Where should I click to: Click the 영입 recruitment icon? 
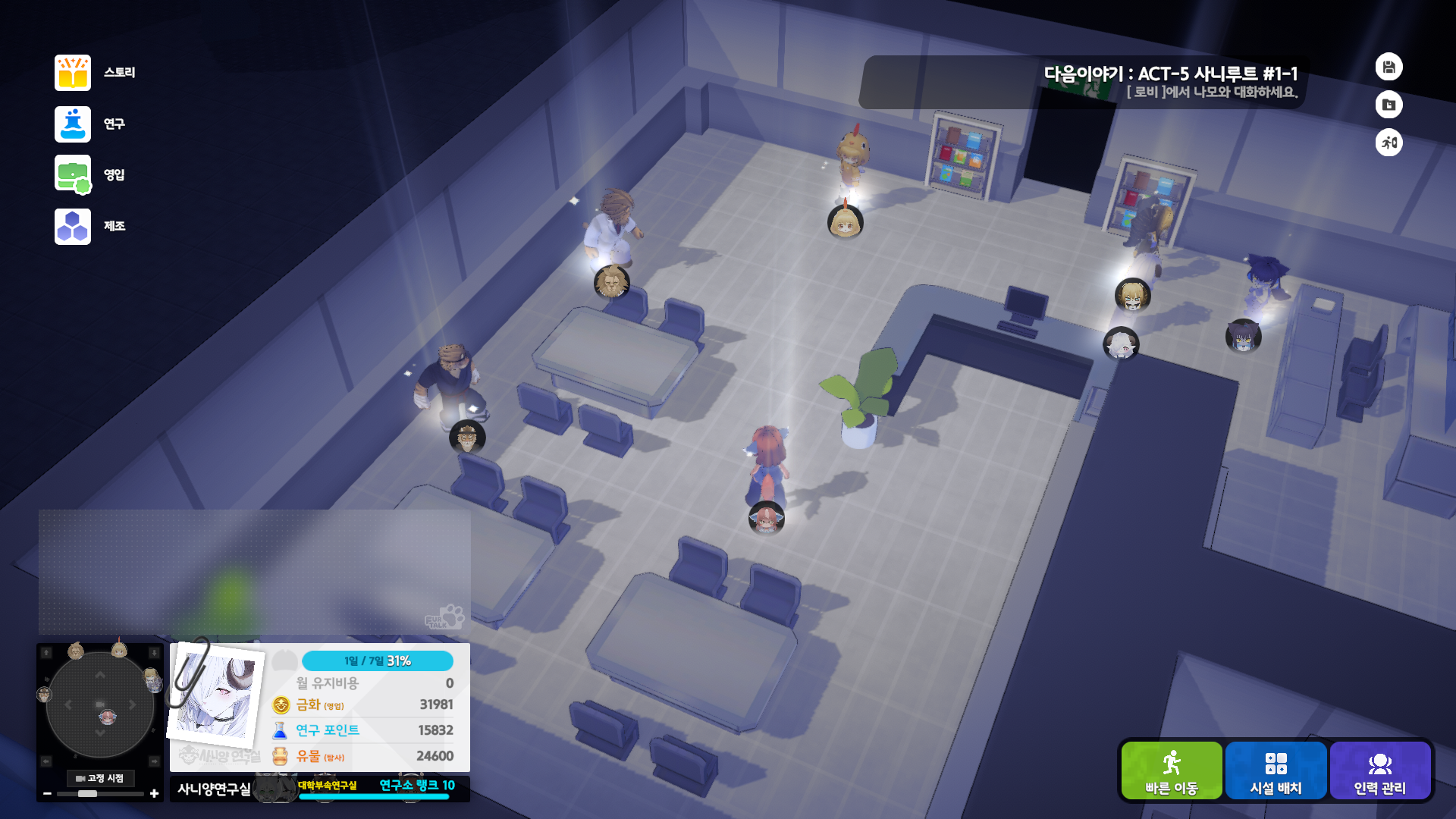pyautogui.click(x=72, y=174)
